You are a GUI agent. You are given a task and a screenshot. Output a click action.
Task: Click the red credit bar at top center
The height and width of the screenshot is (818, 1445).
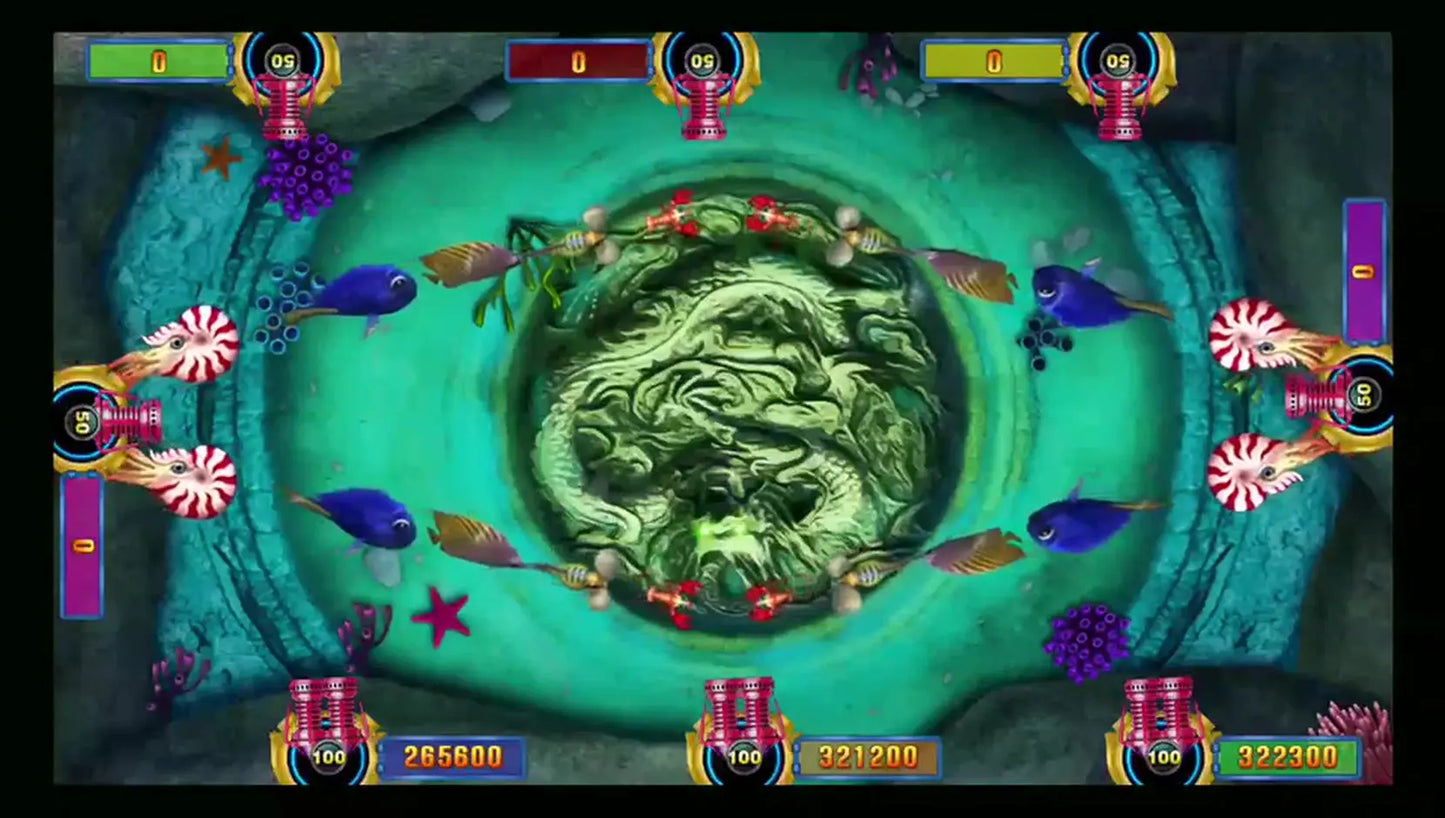coord(576,60)
